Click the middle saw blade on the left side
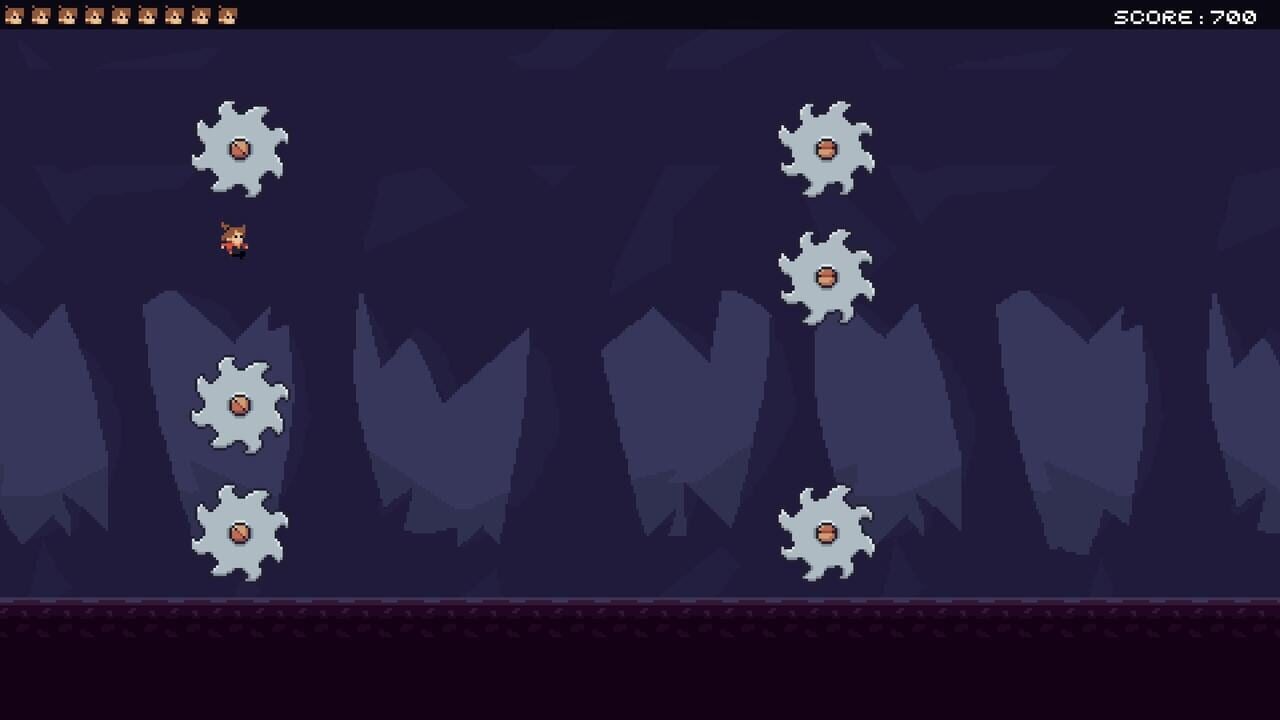The image size is (1280, 720). (x=240, y=403)
